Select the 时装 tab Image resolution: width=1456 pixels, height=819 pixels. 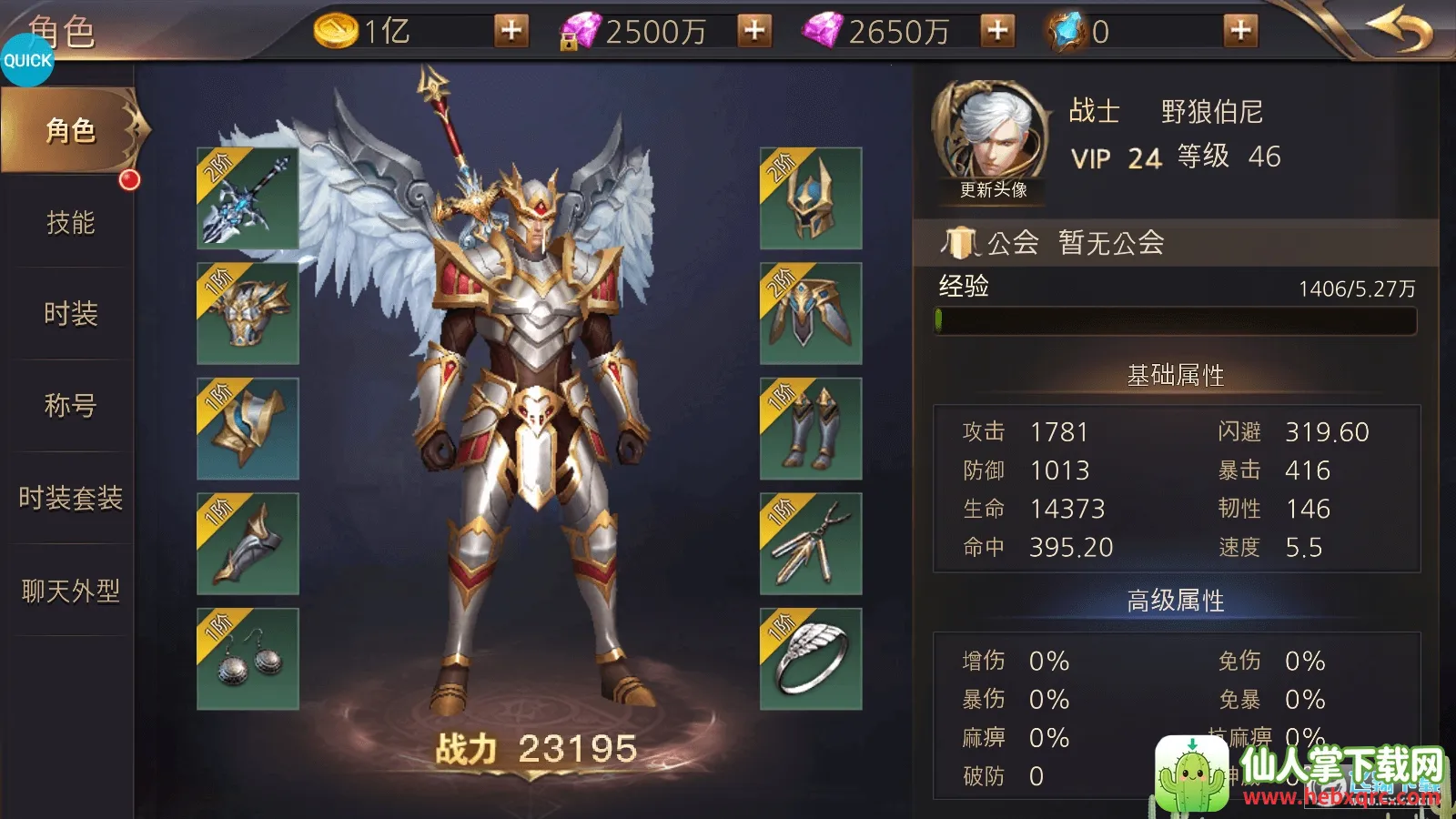(x=70, y=314)
